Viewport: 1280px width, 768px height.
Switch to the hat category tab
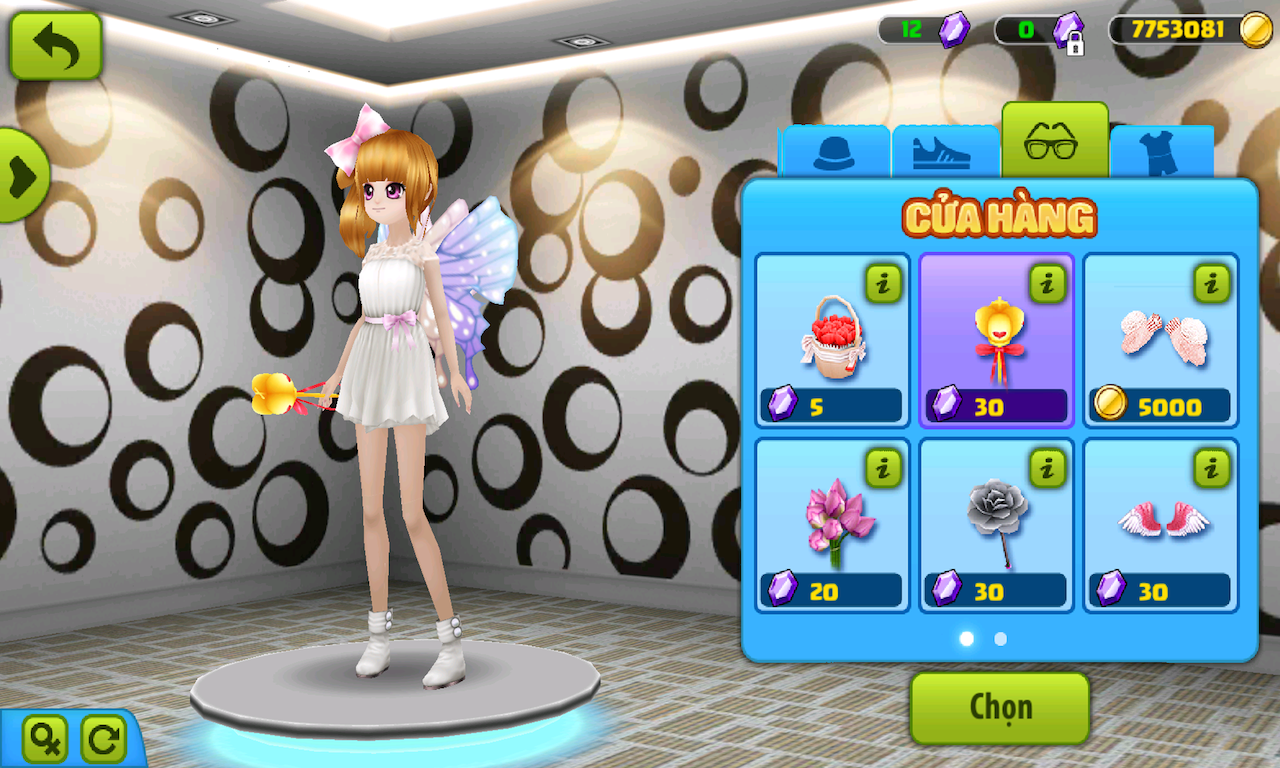[834, 153]
